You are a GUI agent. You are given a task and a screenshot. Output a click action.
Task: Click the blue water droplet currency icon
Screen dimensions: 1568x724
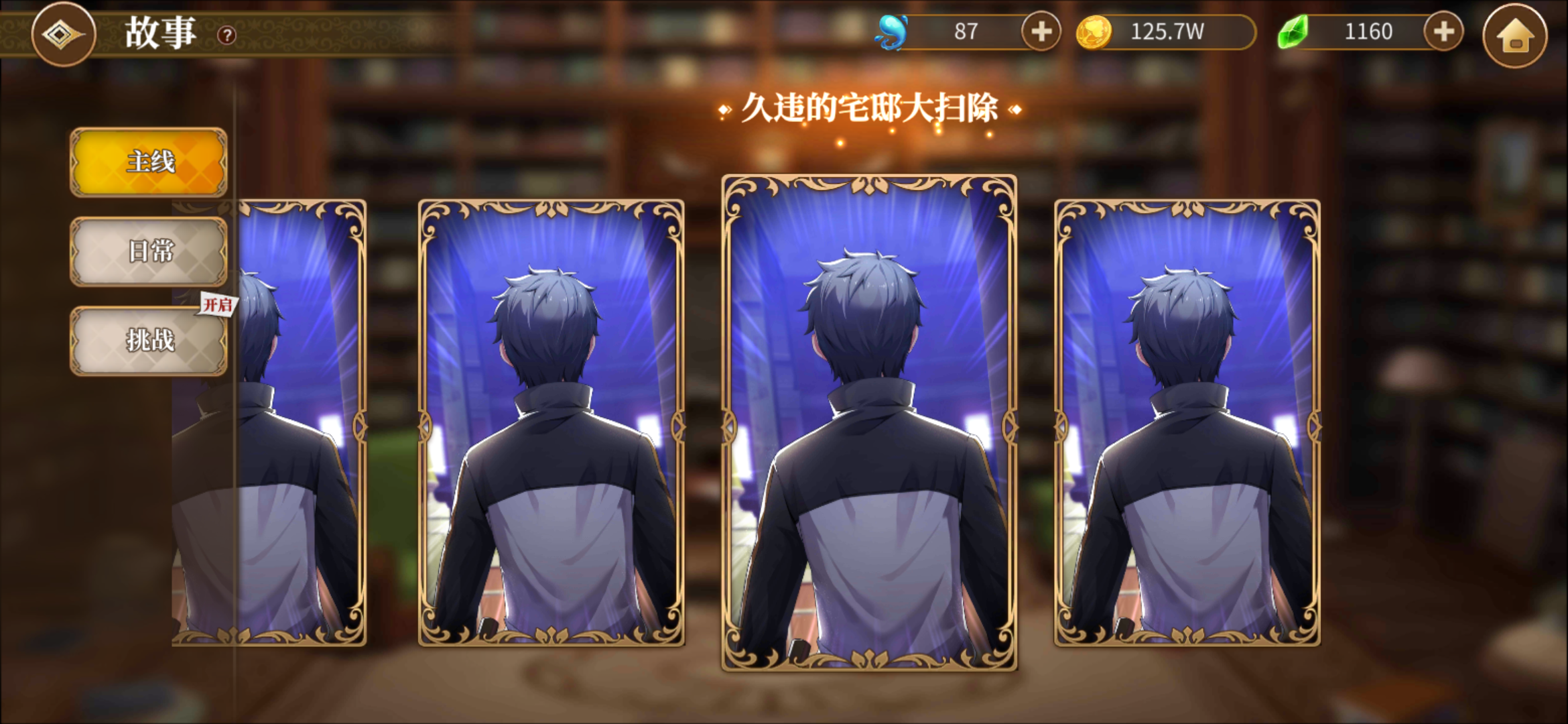891,31
